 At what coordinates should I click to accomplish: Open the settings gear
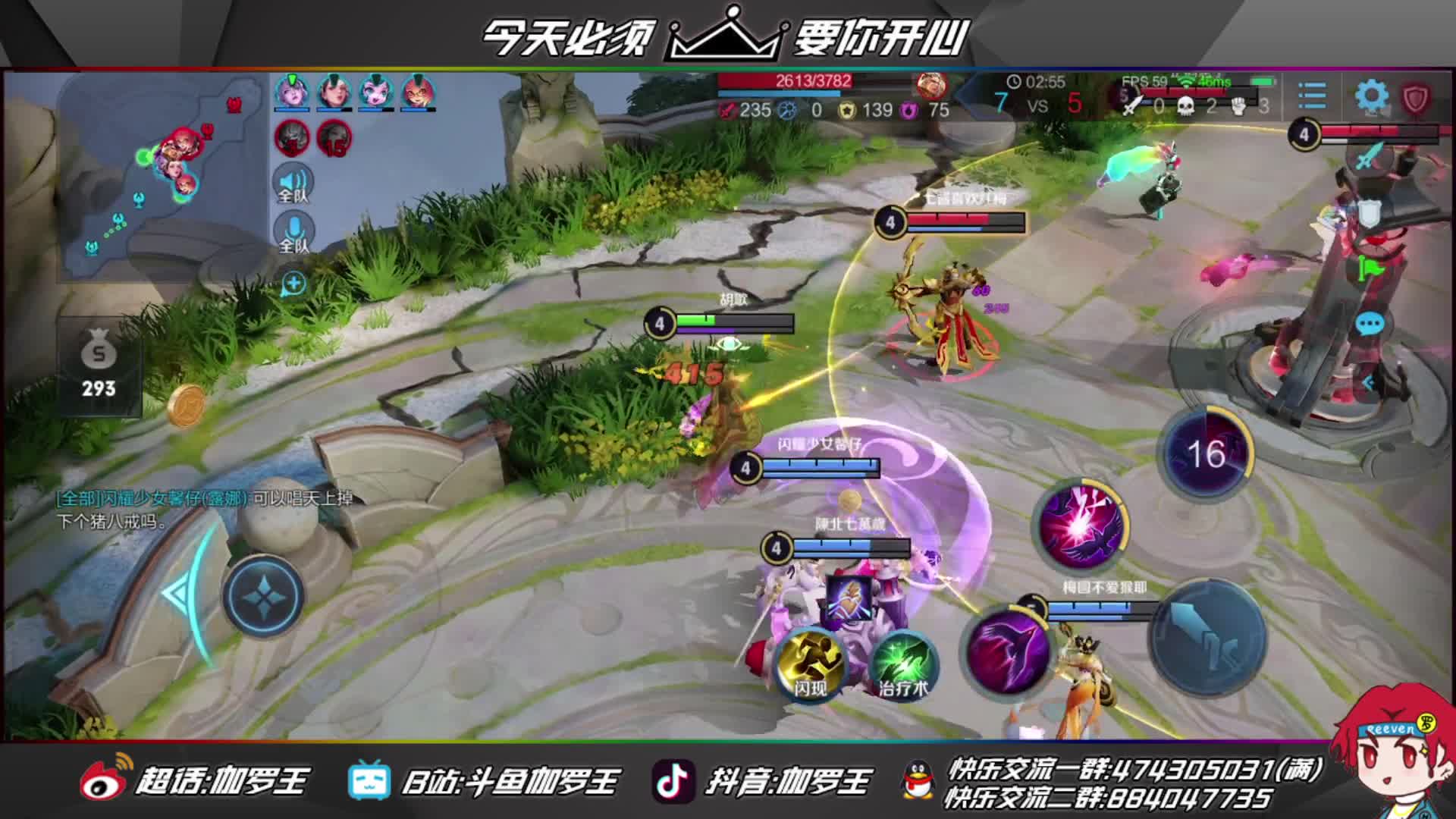pyautogui.click(x=1371, y=97)
